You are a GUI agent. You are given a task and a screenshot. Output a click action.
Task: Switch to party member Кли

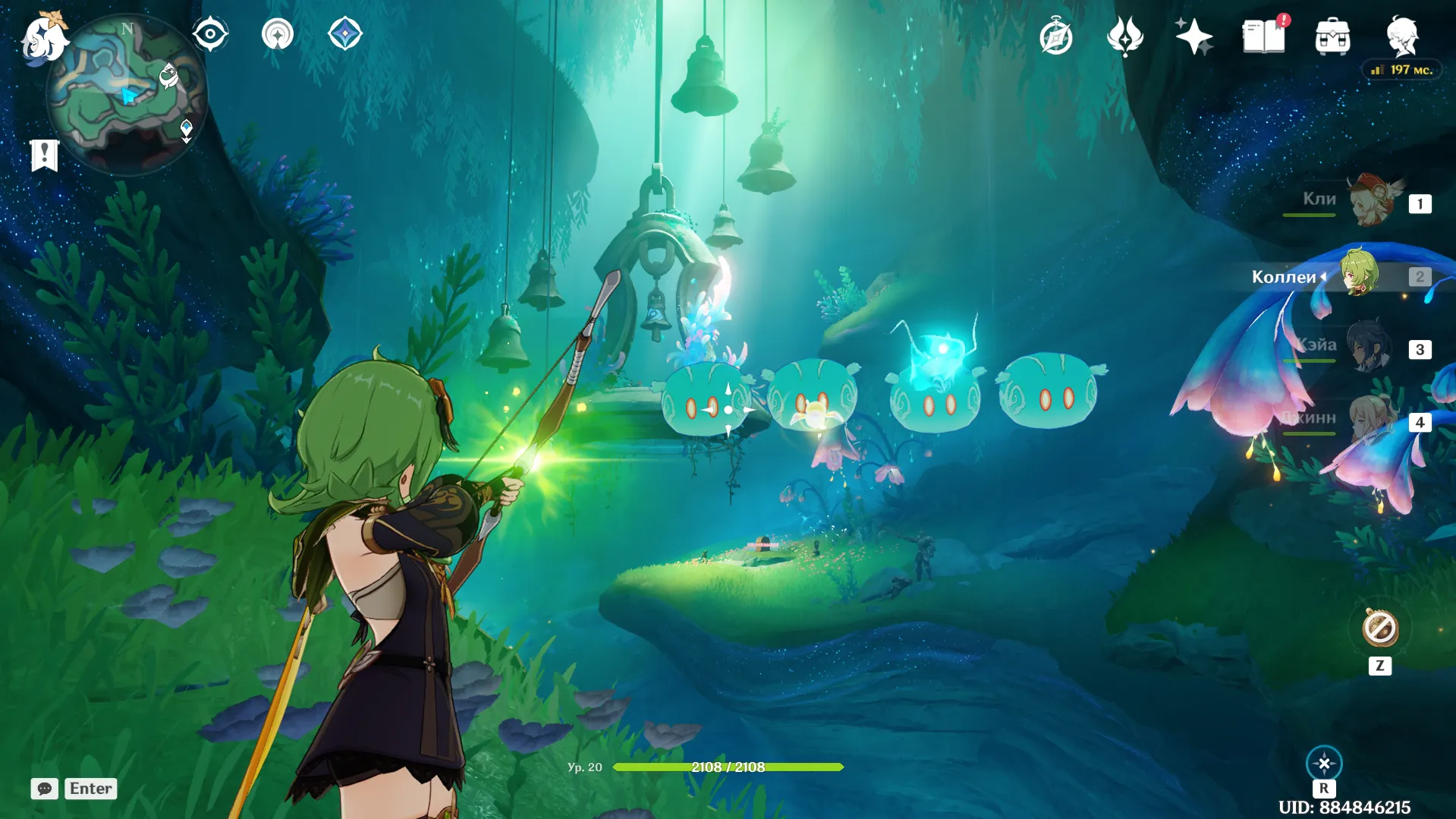coord(1372,201)
